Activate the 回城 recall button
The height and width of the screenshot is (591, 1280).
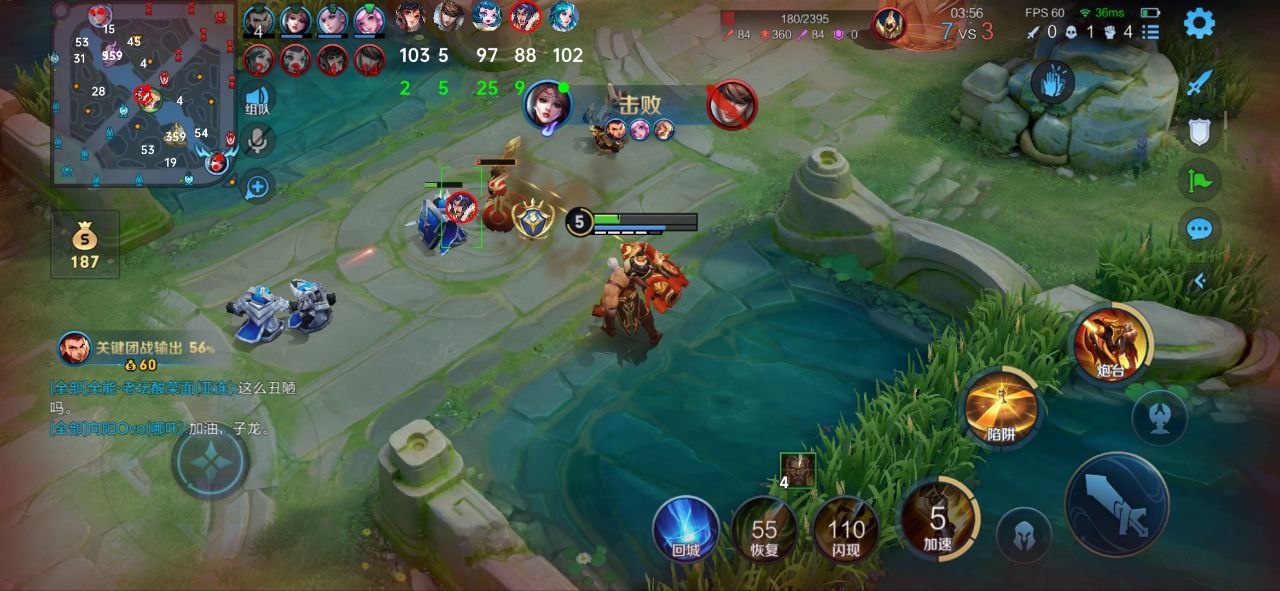point(686,529)
